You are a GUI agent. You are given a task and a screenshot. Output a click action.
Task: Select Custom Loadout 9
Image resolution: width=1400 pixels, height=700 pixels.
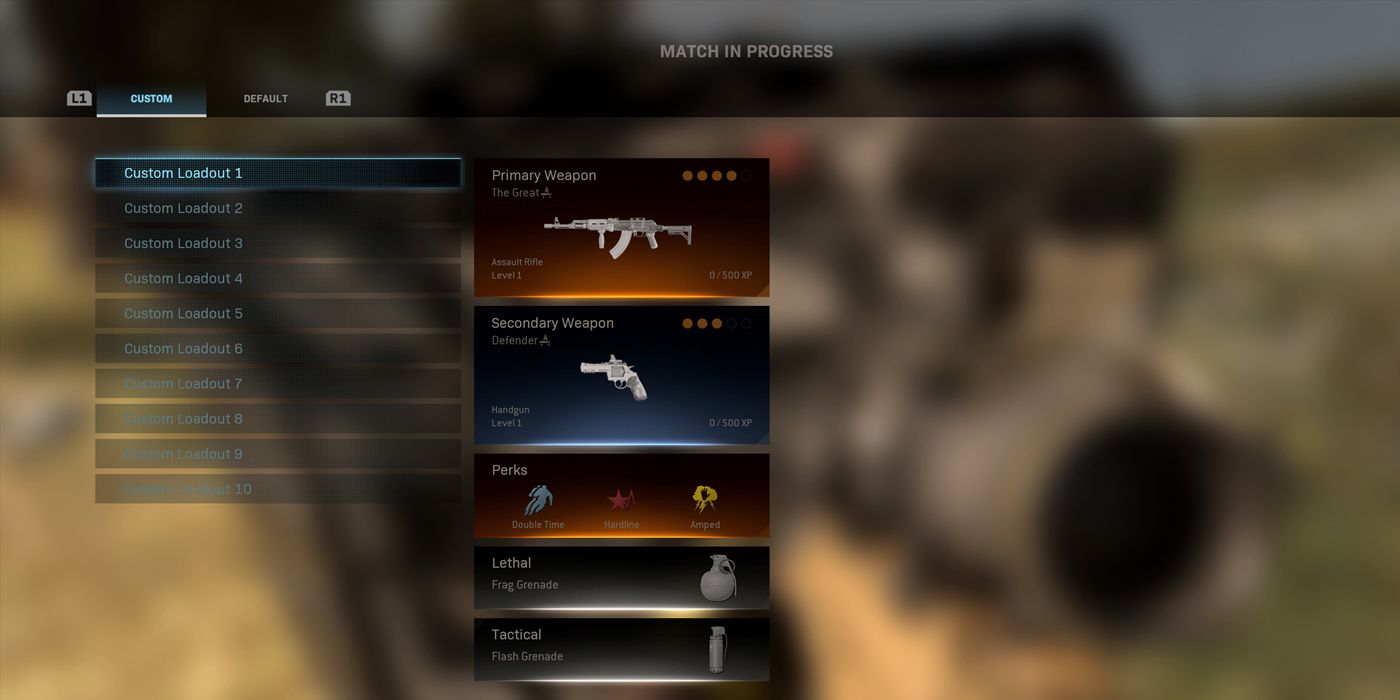[278, 453]
